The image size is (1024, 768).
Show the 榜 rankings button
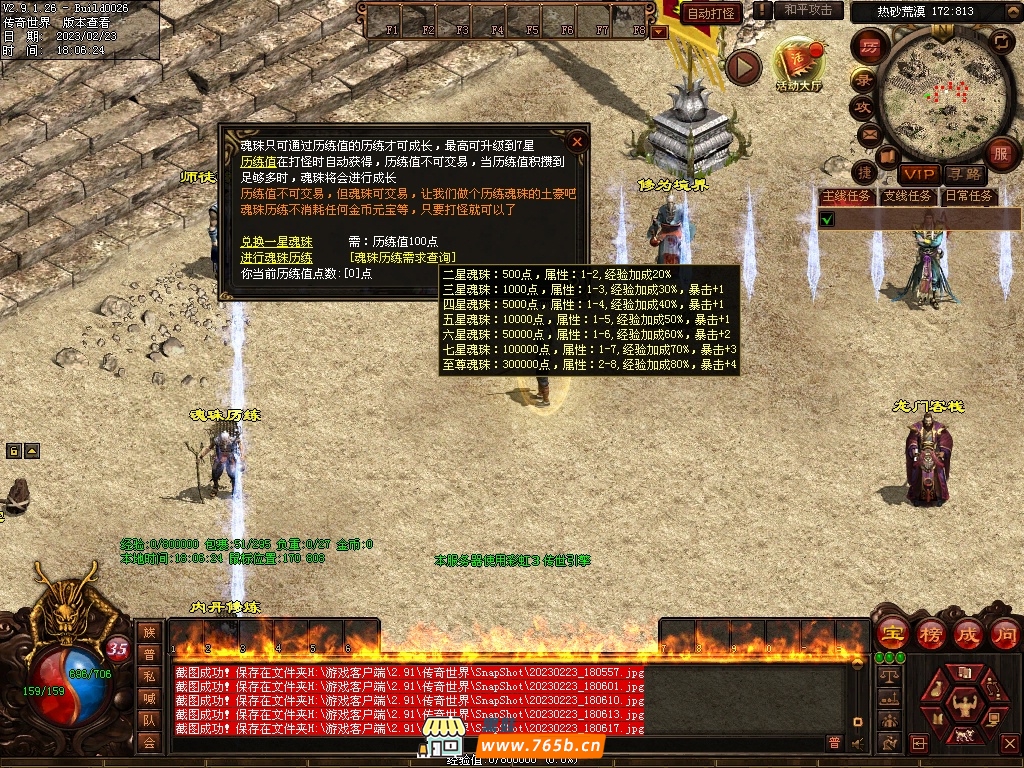pyautogui.click(x=930, y=634)
